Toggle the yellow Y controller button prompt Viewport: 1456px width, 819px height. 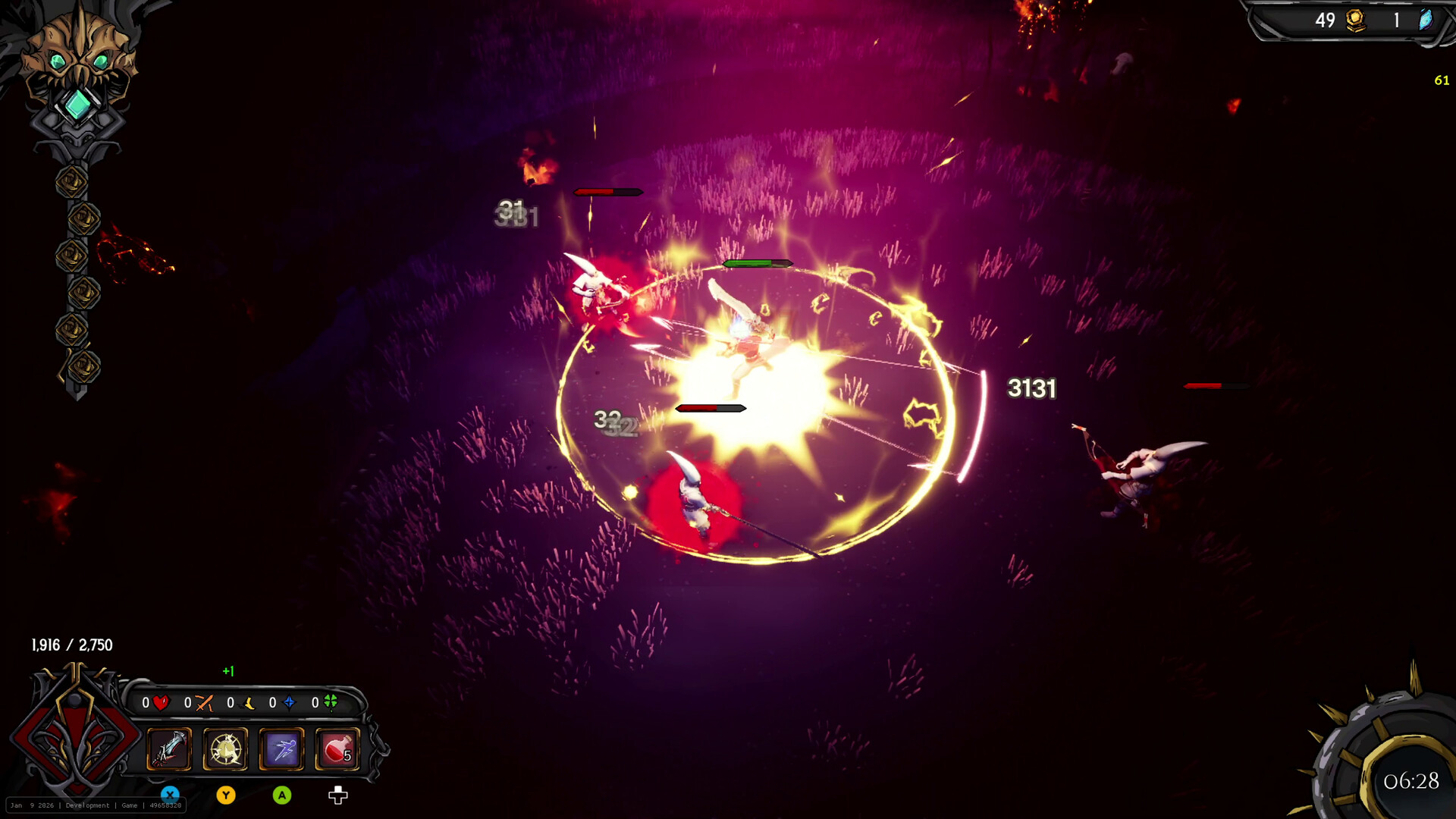coord(226,794)
